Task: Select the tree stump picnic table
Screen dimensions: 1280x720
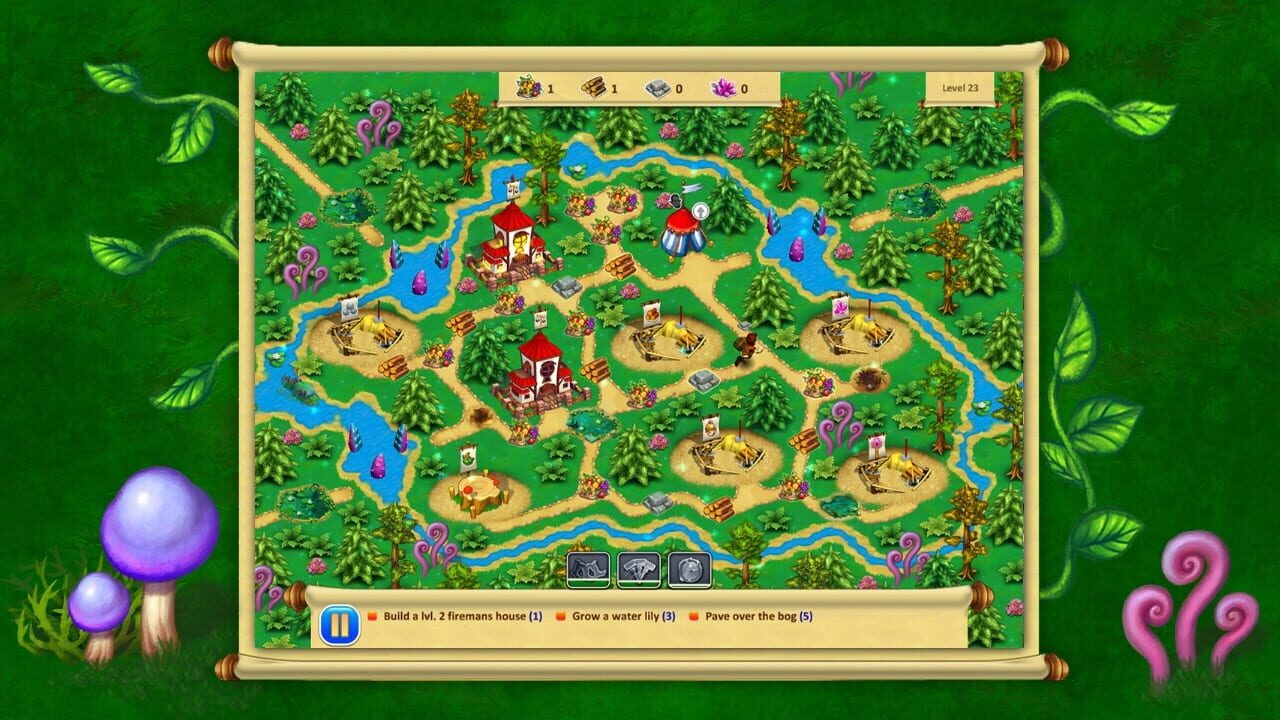Action: click(480, 490)
